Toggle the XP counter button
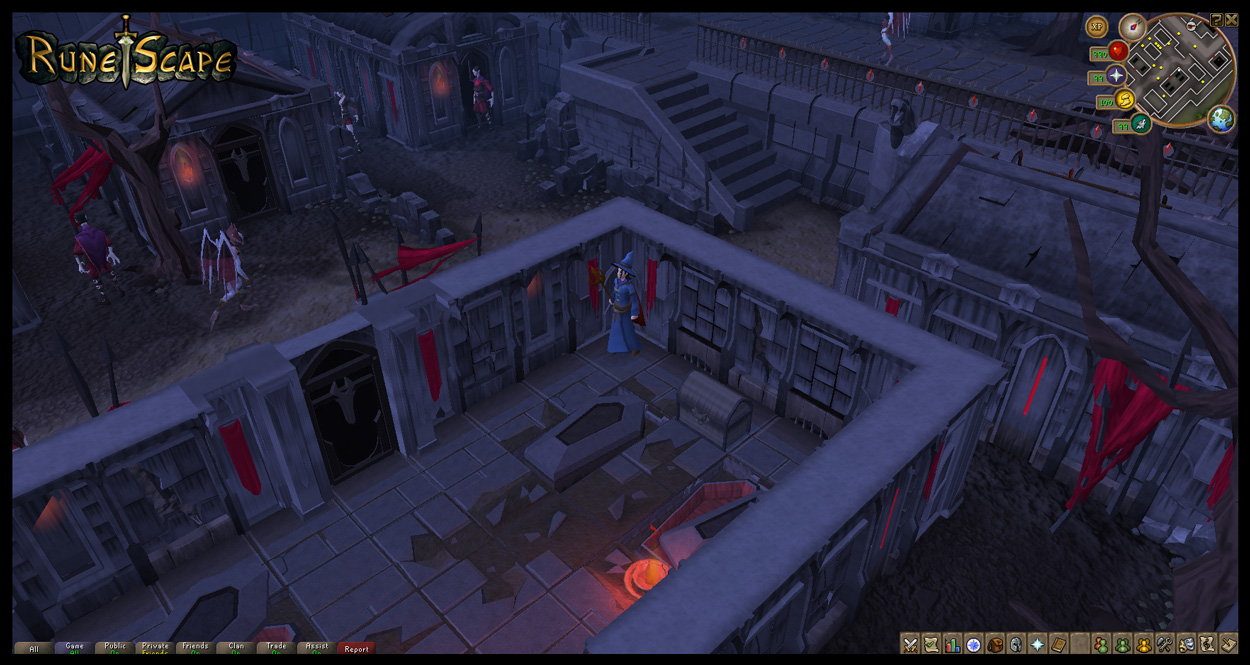 coord(1097,27)
